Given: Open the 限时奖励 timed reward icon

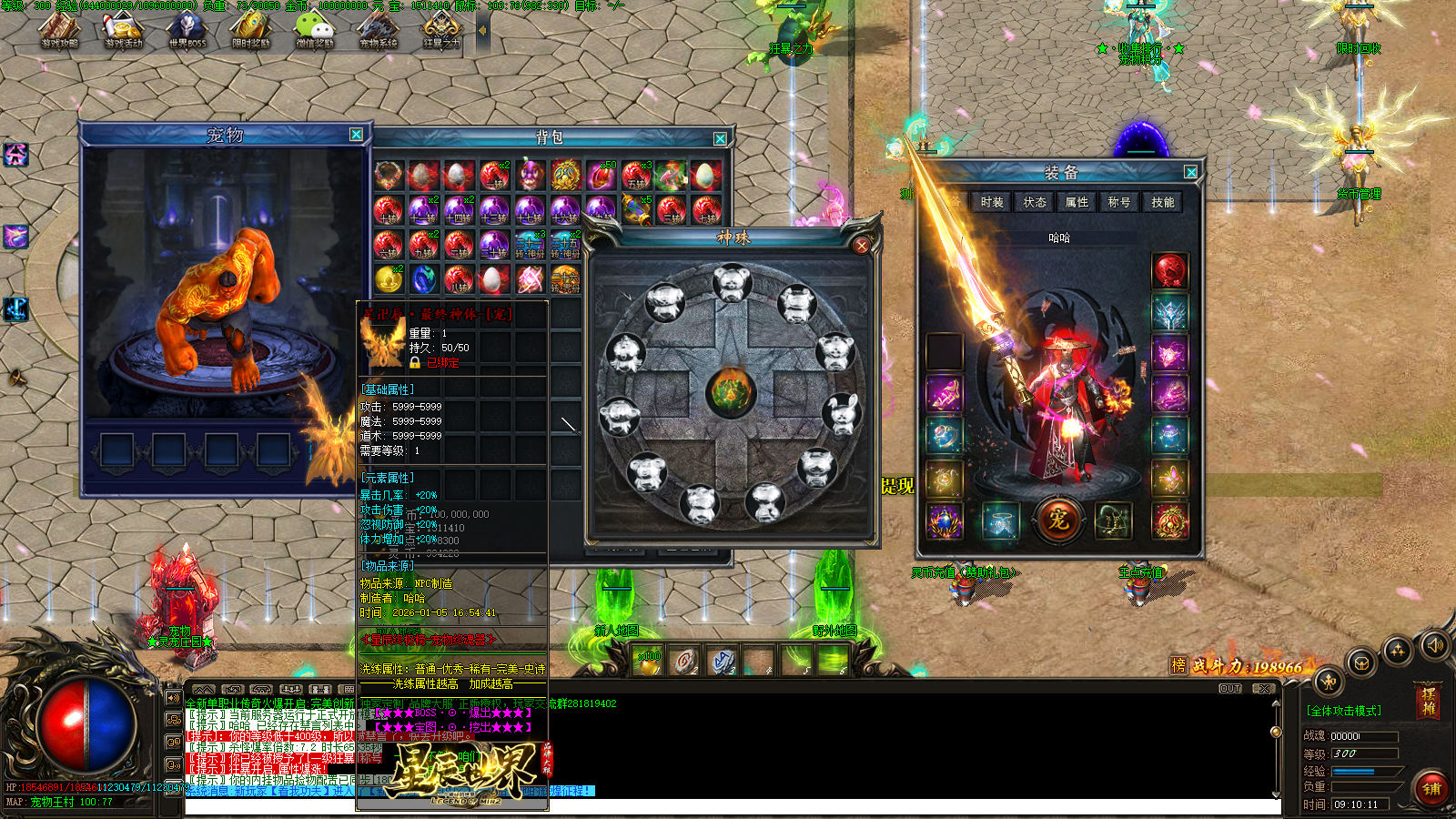Looking at the screenshot, I should click(251, 28).
